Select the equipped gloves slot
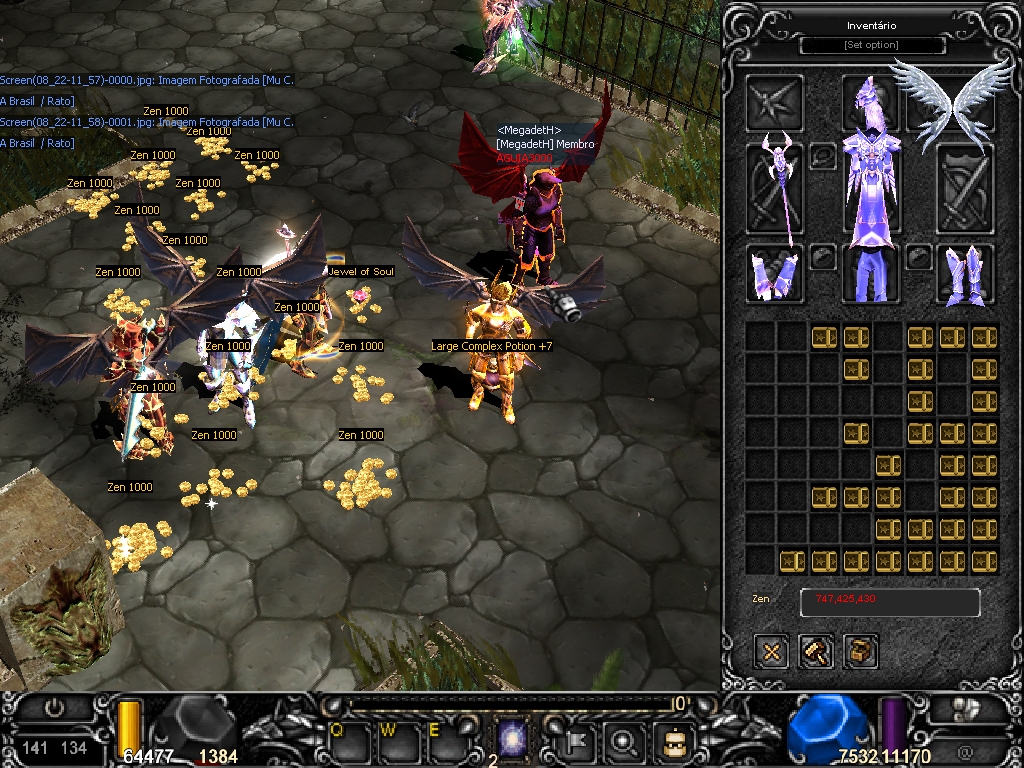1024x768 pixels. (x=774, y=274)
